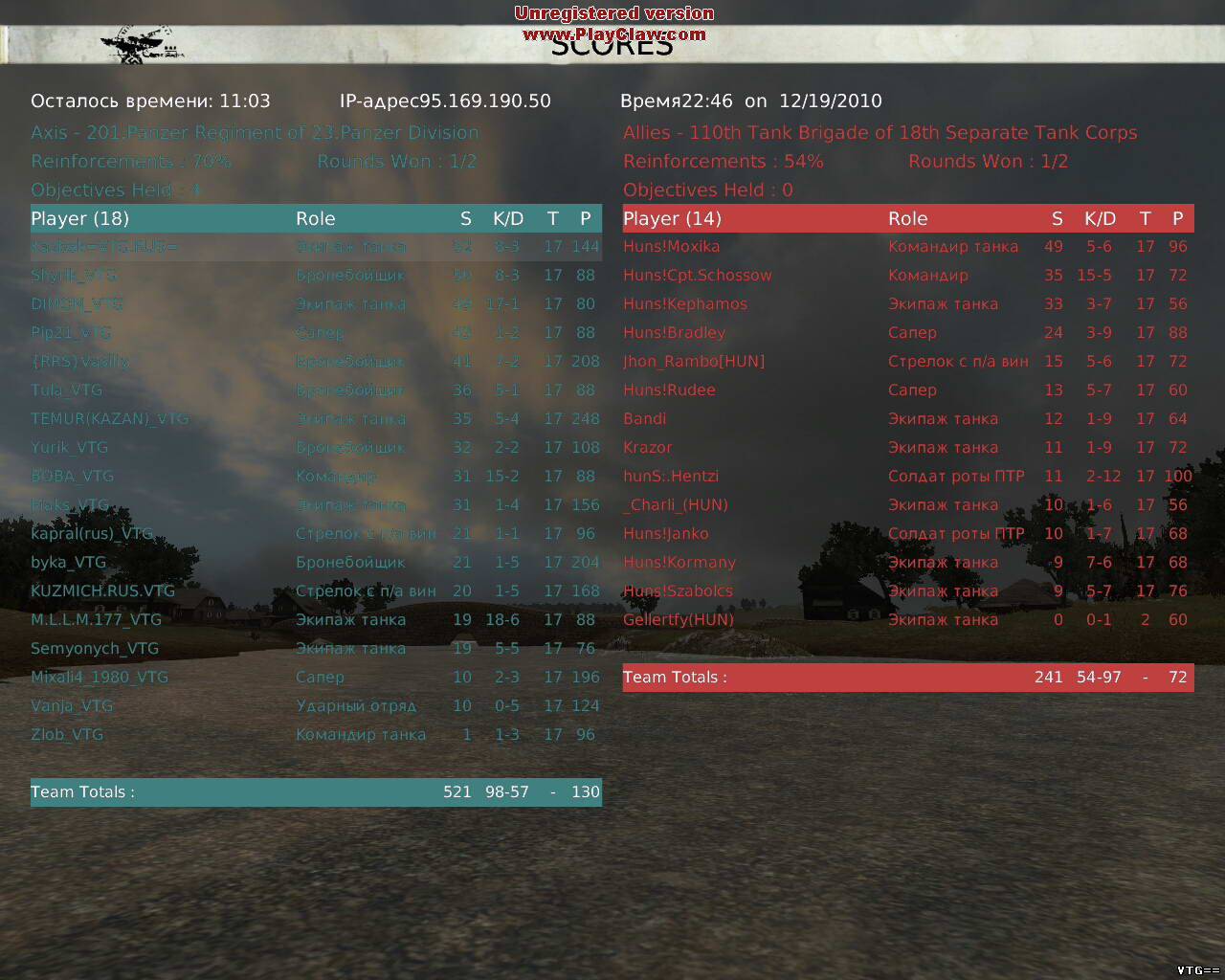Click player M.L.L.M.177_VTG
This screenshot has height=980, width=1225.
[96, 620]
